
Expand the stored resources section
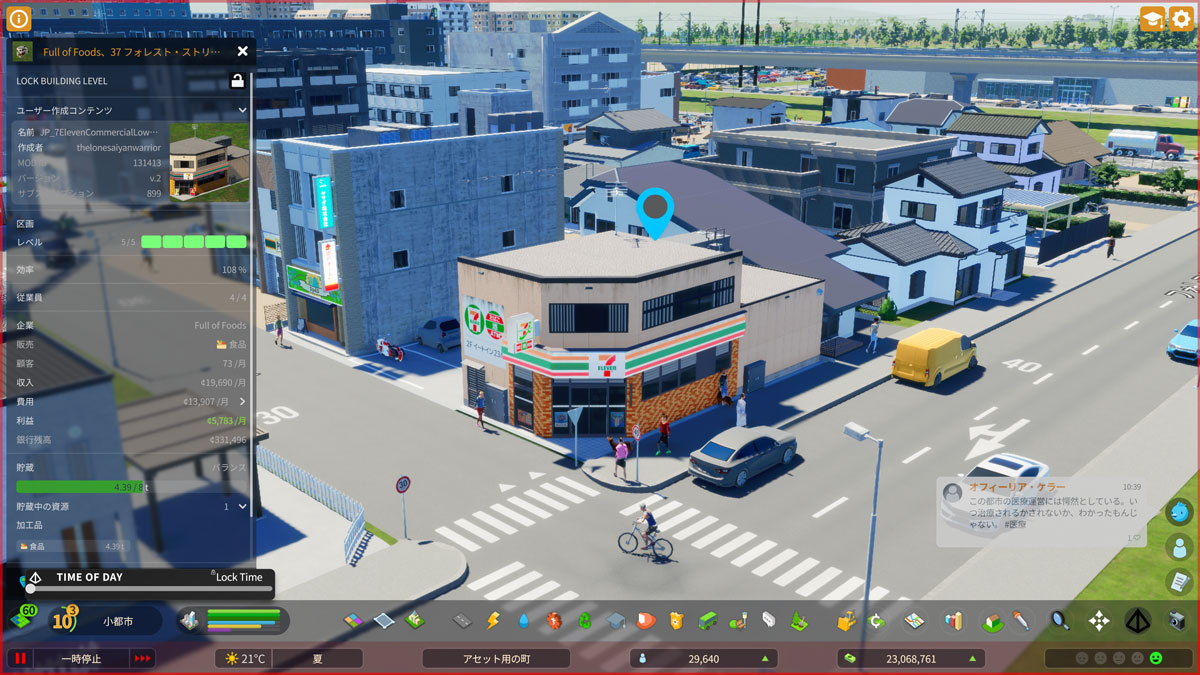[242, 506]
